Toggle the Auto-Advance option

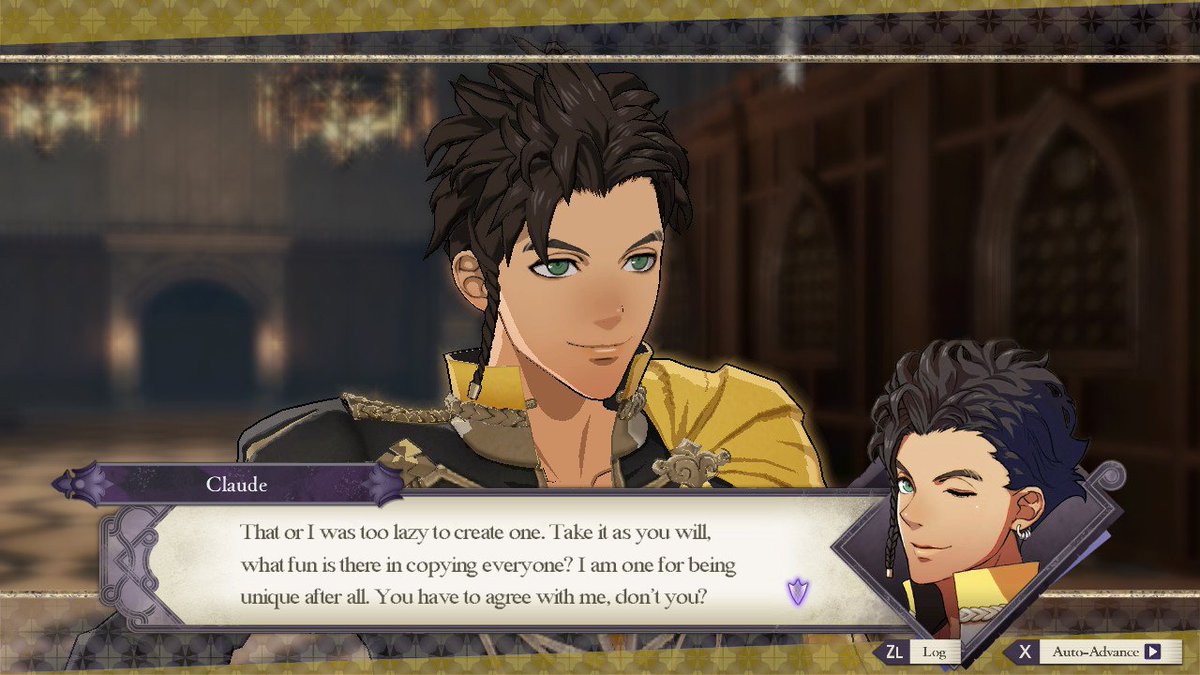point(1098,652)
